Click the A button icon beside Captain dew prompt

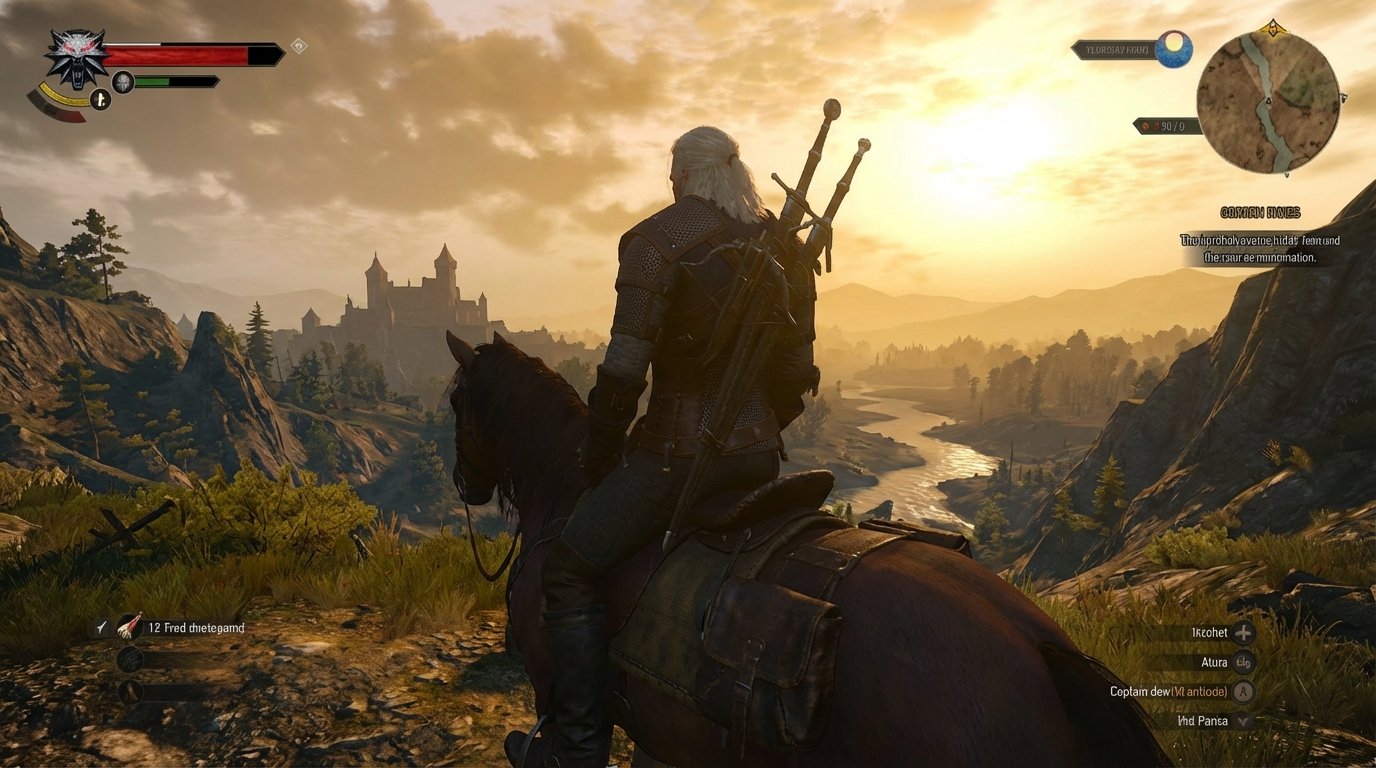(x=1243, y=692)
